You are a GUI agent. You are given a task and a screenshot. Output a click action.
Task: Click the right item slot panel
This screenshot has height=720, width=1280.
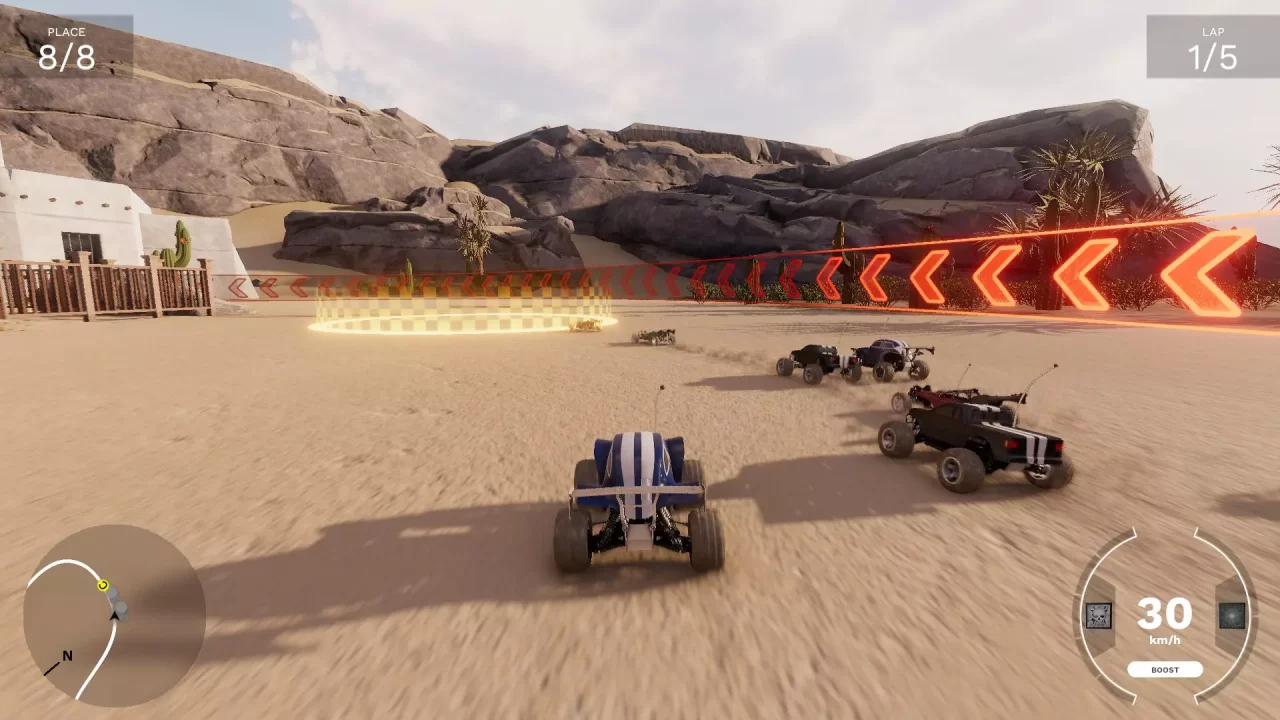1233,616
